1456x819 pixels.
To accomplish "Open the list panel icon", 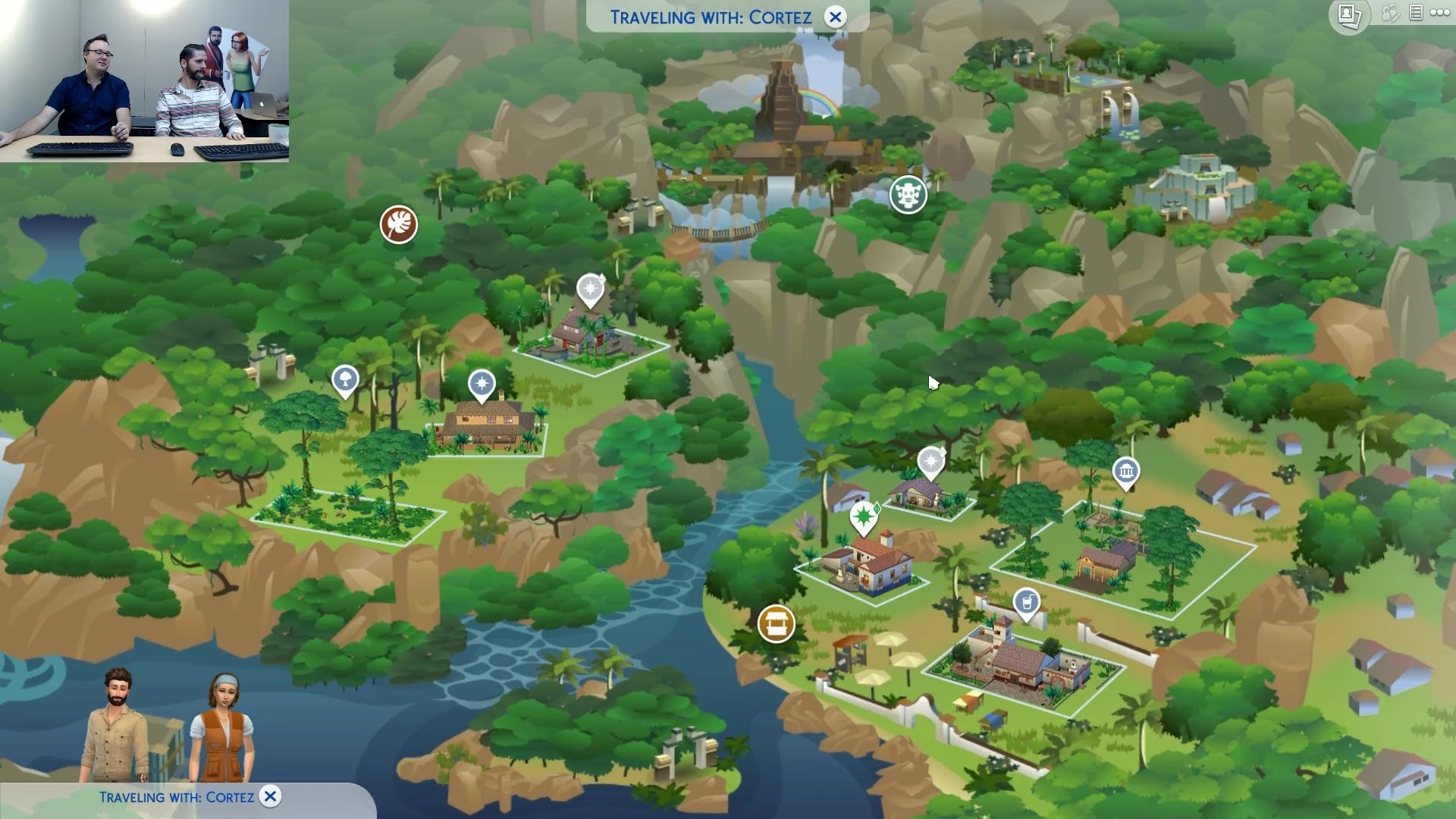I will point(1416,13).
